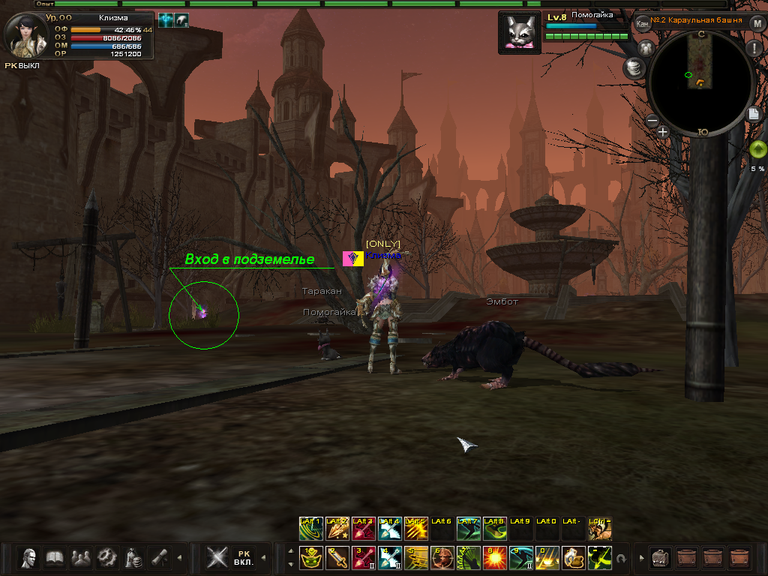Click the exclamation mark quest button

(754, 48)
